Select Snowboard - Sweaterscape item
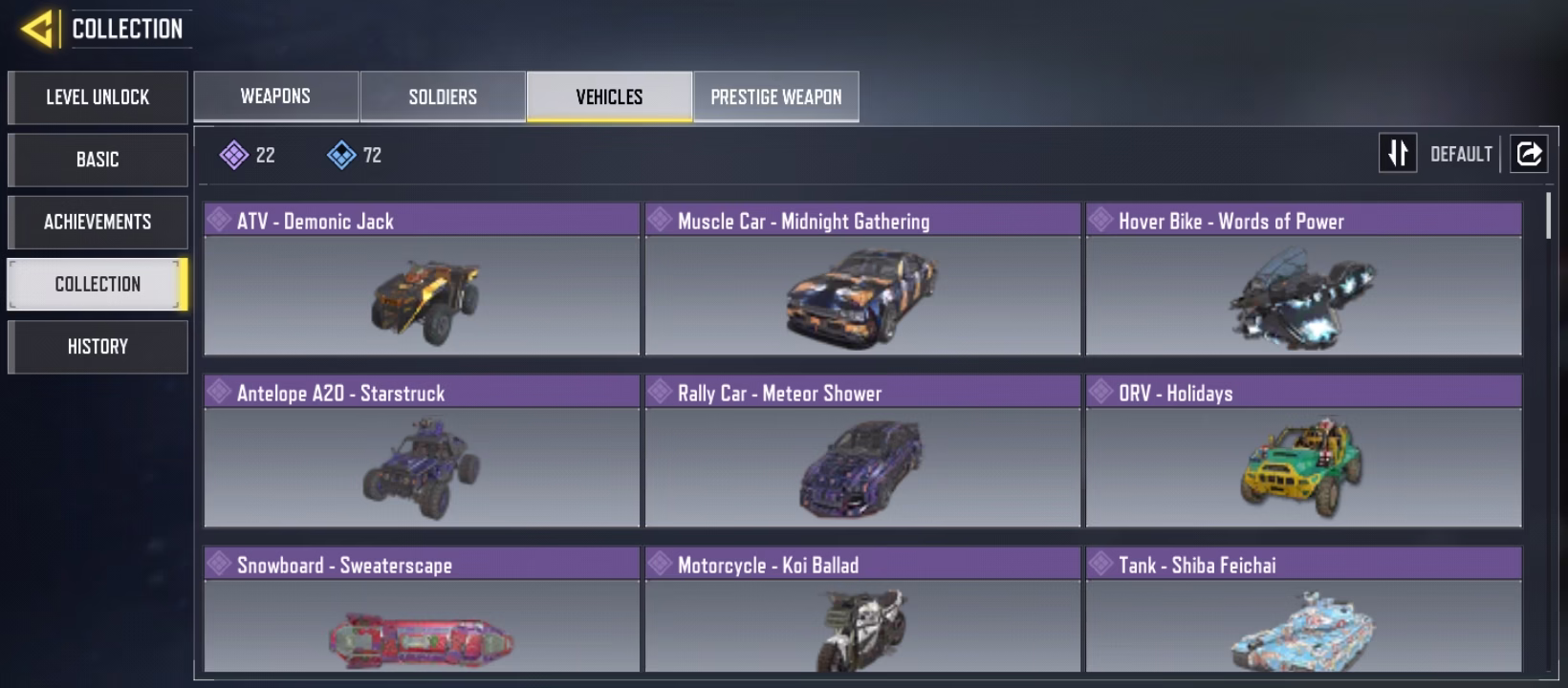This screenshot has height=688, width=1568. (422, 612)
